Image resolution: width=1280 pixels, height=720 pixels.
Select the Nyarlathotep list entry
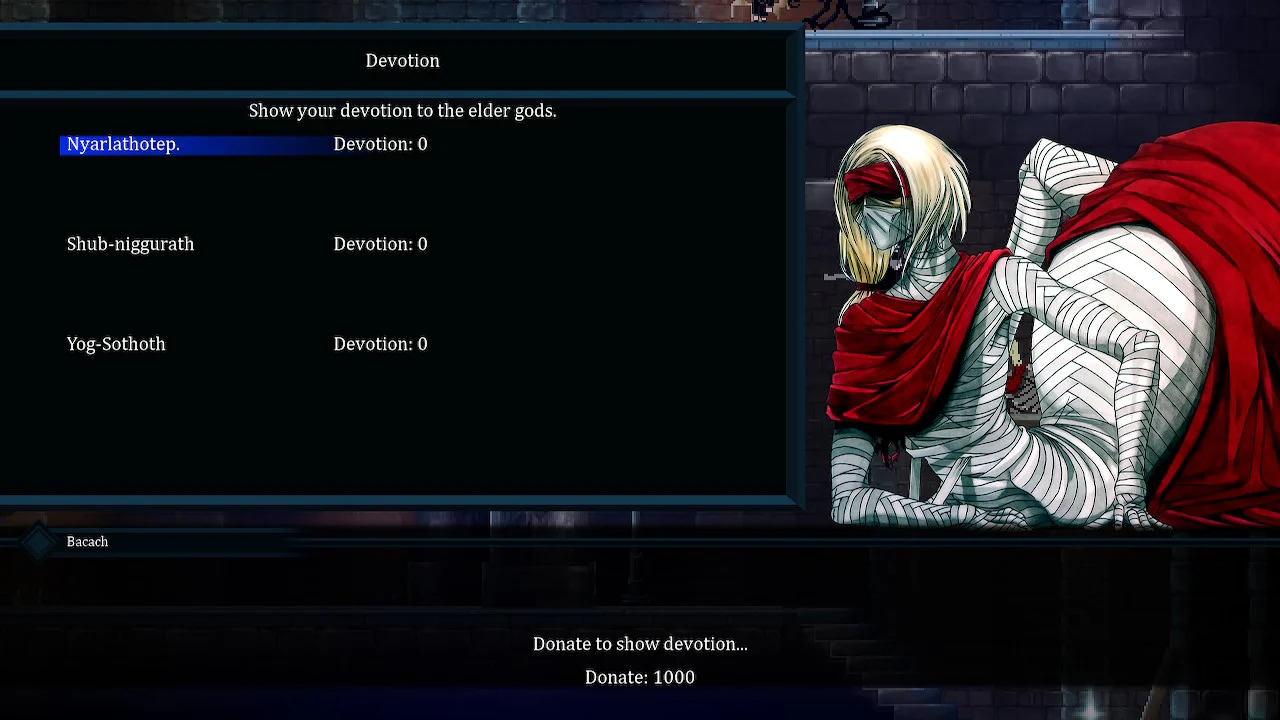pyautogui.click(x=122, y=144)
